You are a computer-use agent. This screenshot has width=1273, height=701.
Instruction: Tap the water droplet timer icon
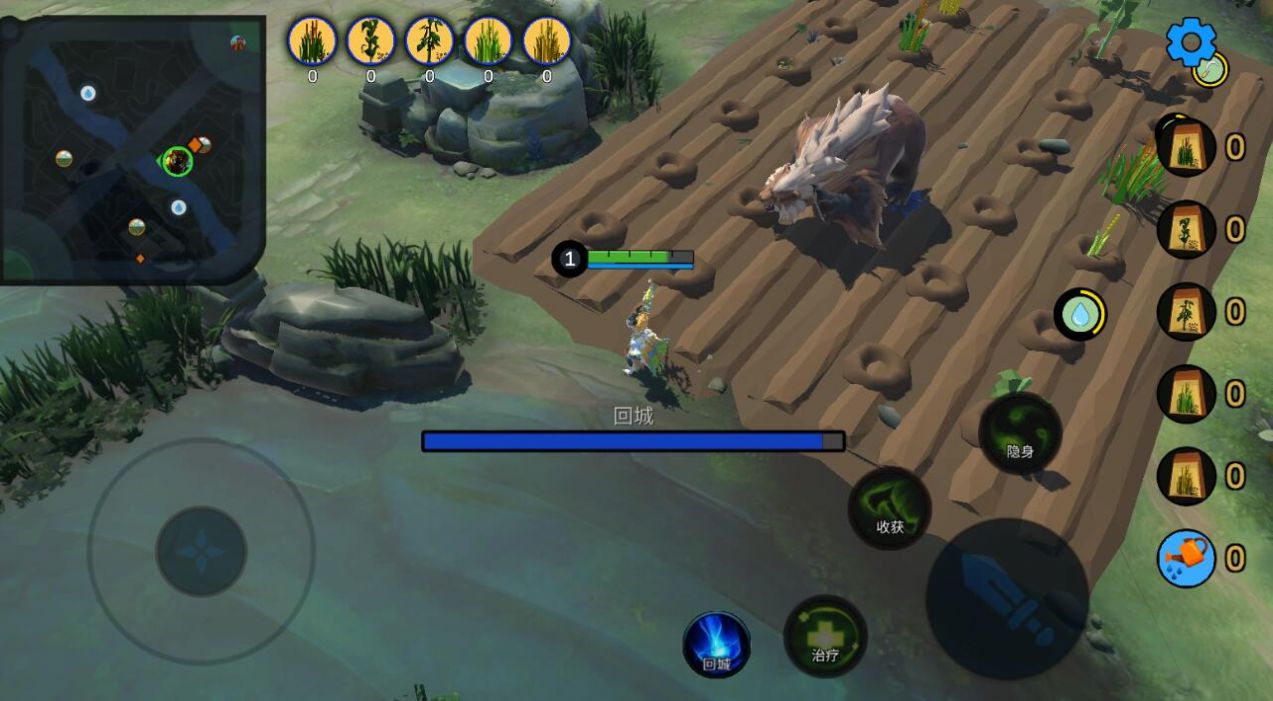click(1080, 315)
